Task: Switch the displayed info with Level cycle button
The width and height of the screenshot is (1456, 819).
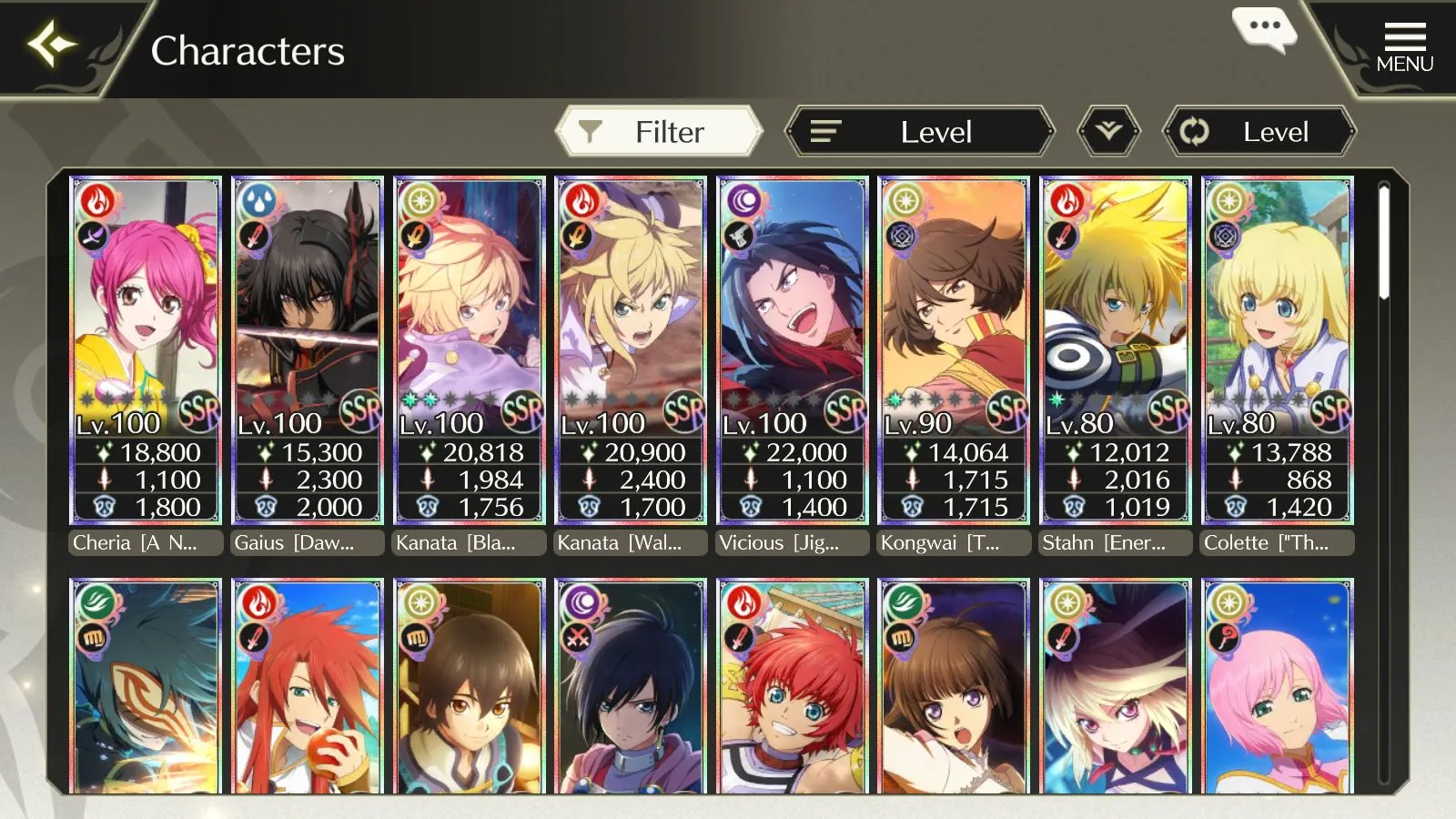Action: [1259, 132]
